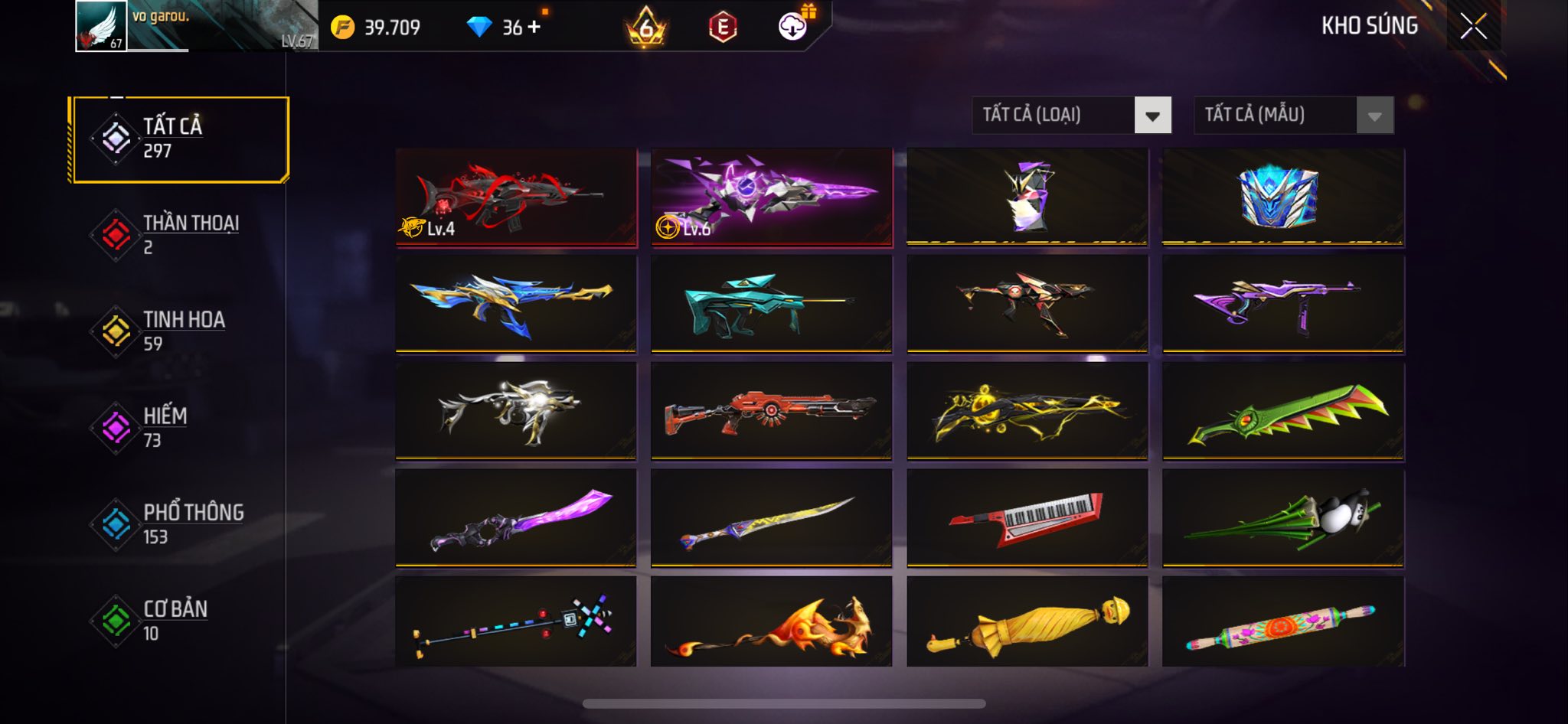Close the Kho Súng weapon inventory

pos(1473,27)
